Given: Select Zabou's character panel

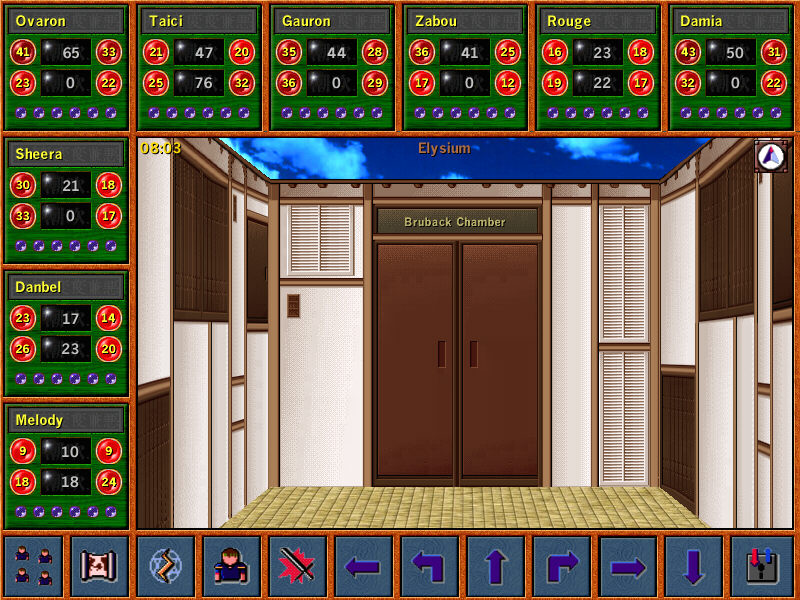Looking at the screenshot, I should tap(466, 67).
